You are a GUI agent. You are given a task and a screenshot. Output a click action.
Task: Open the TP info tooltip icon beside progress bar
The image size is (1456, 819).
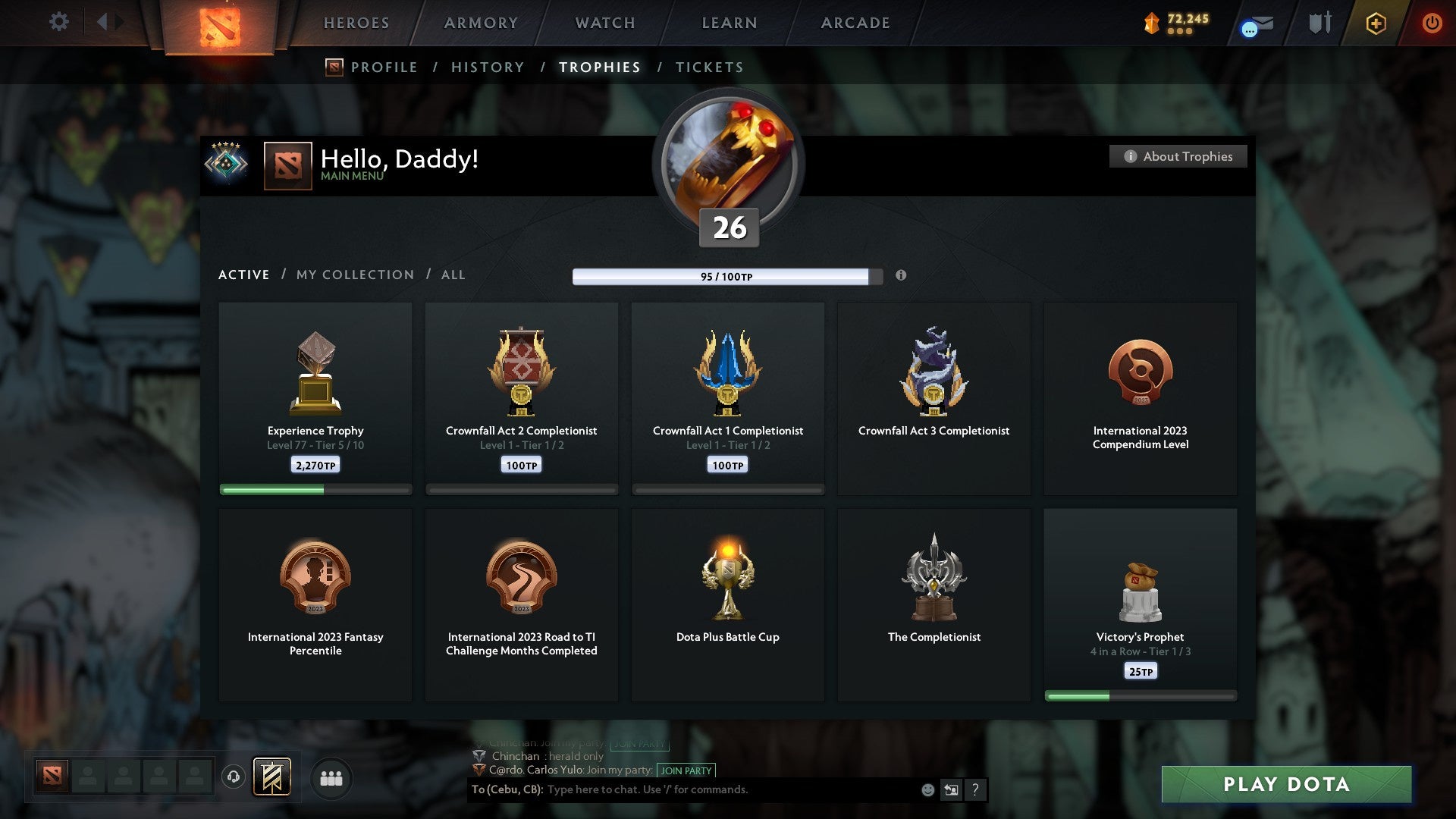pyautogui.click(x=901, y=277)
